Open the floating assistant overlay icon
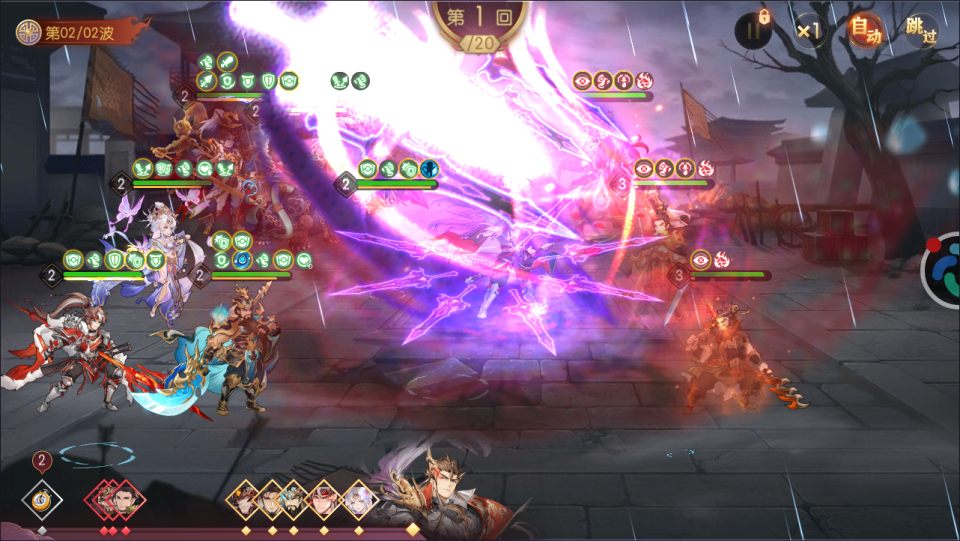960x541 pixels. 942,269
